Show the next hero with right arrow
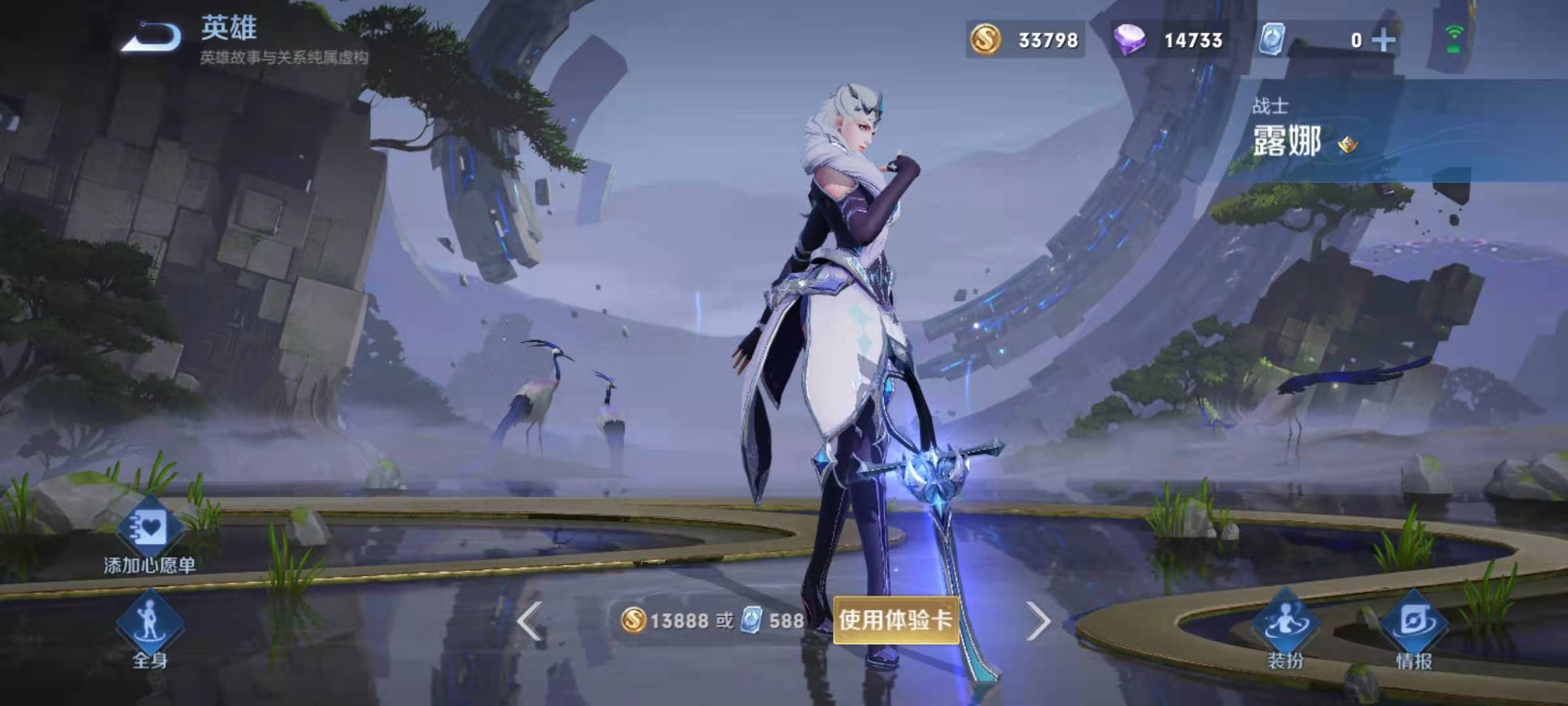Viewport: 1568px width, 706px height. click(x=1037, y=621)
